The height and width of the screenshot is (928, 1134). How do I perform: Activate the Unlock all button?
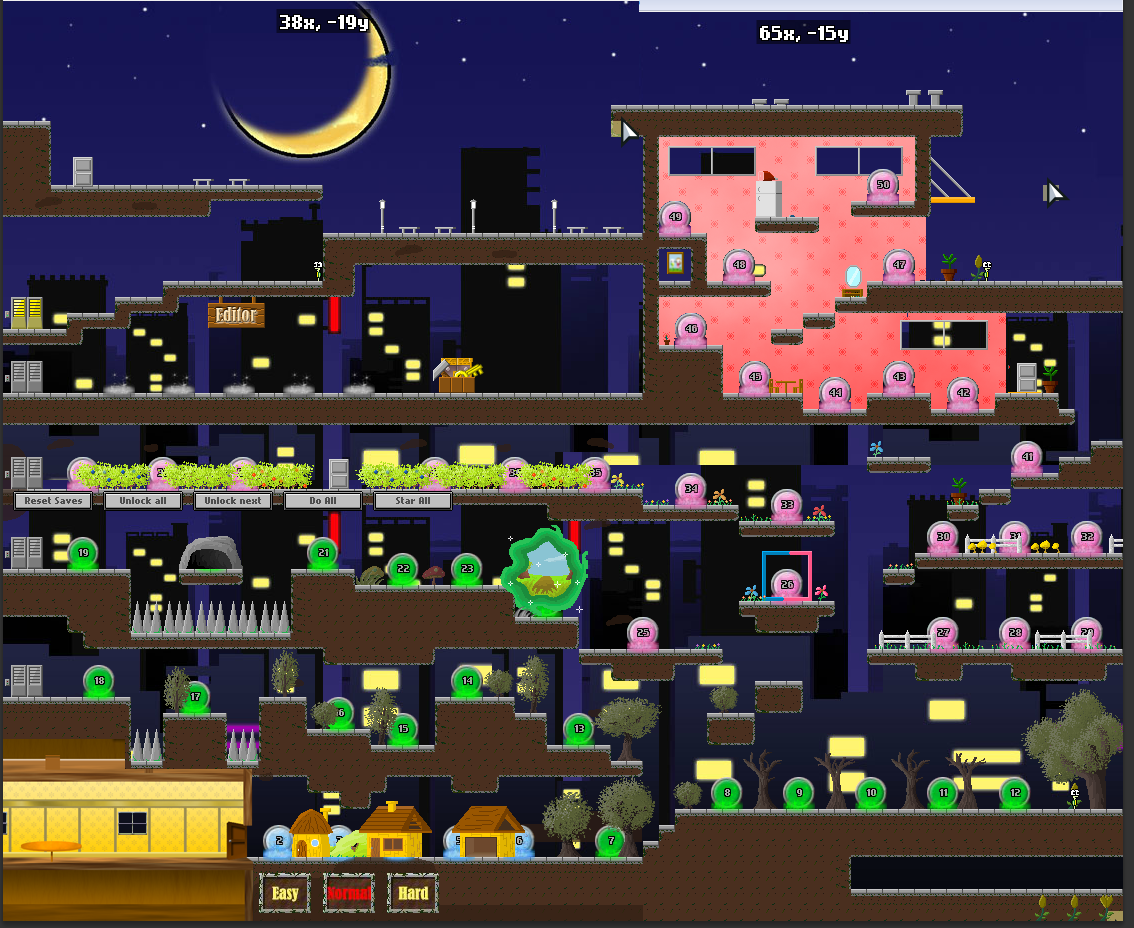pos(143,501)
